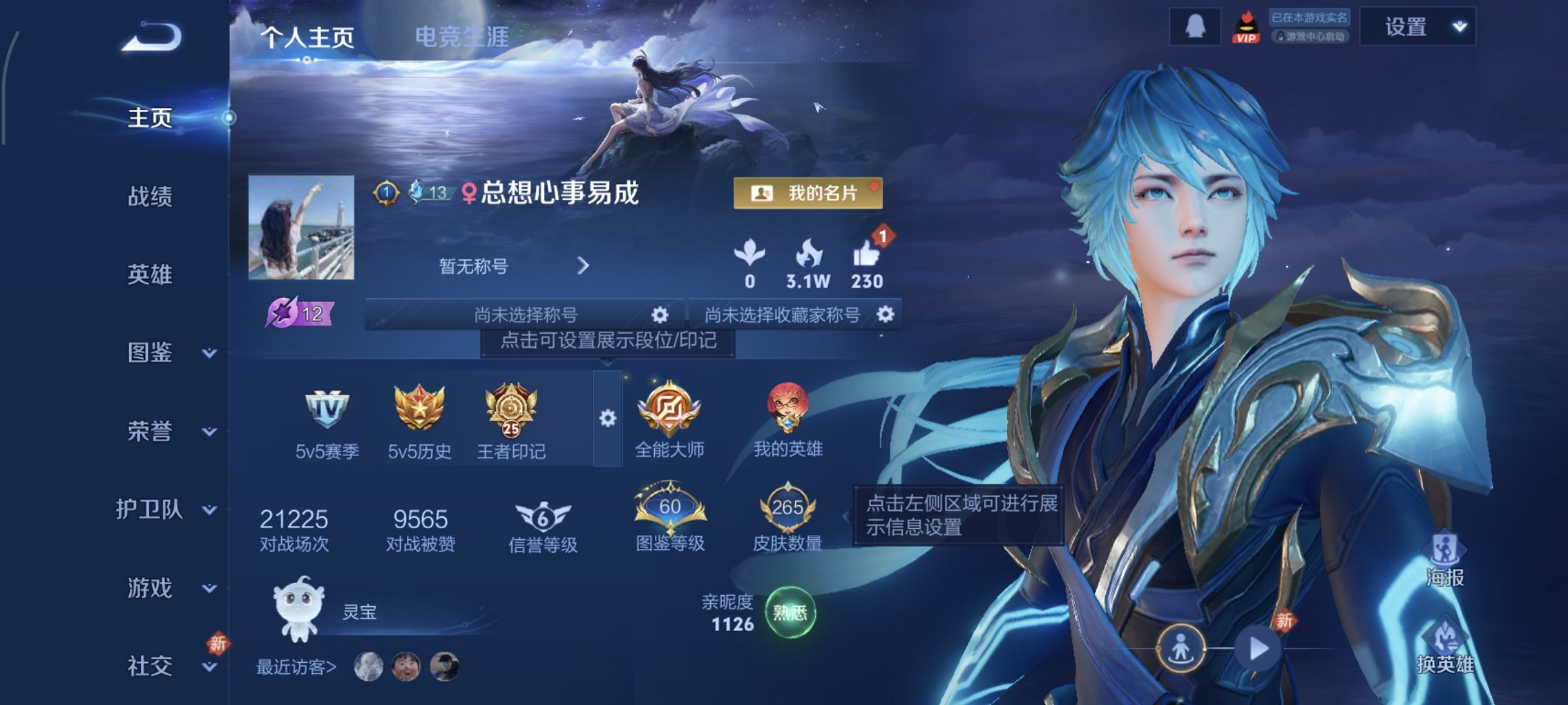Click the gear next to the rank badges
This screenshot has height=705, width=1568.
(608, 417)
